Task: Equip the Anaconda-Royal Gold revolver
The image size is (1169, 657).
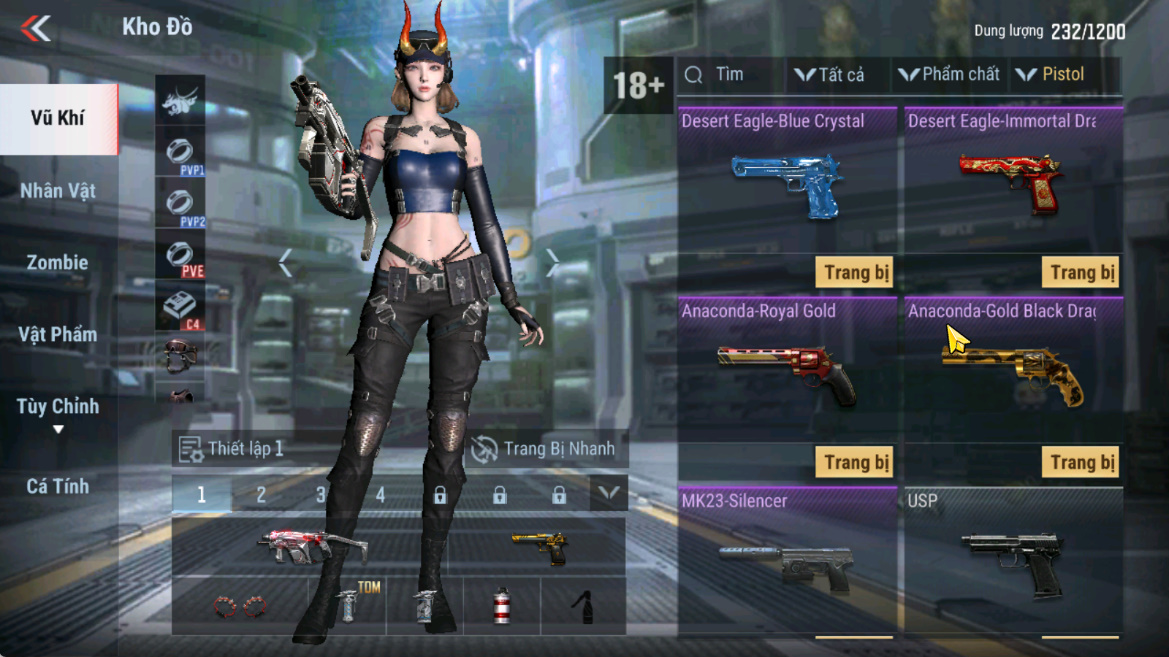Action: pyautogui.click(x=856, y=463)
